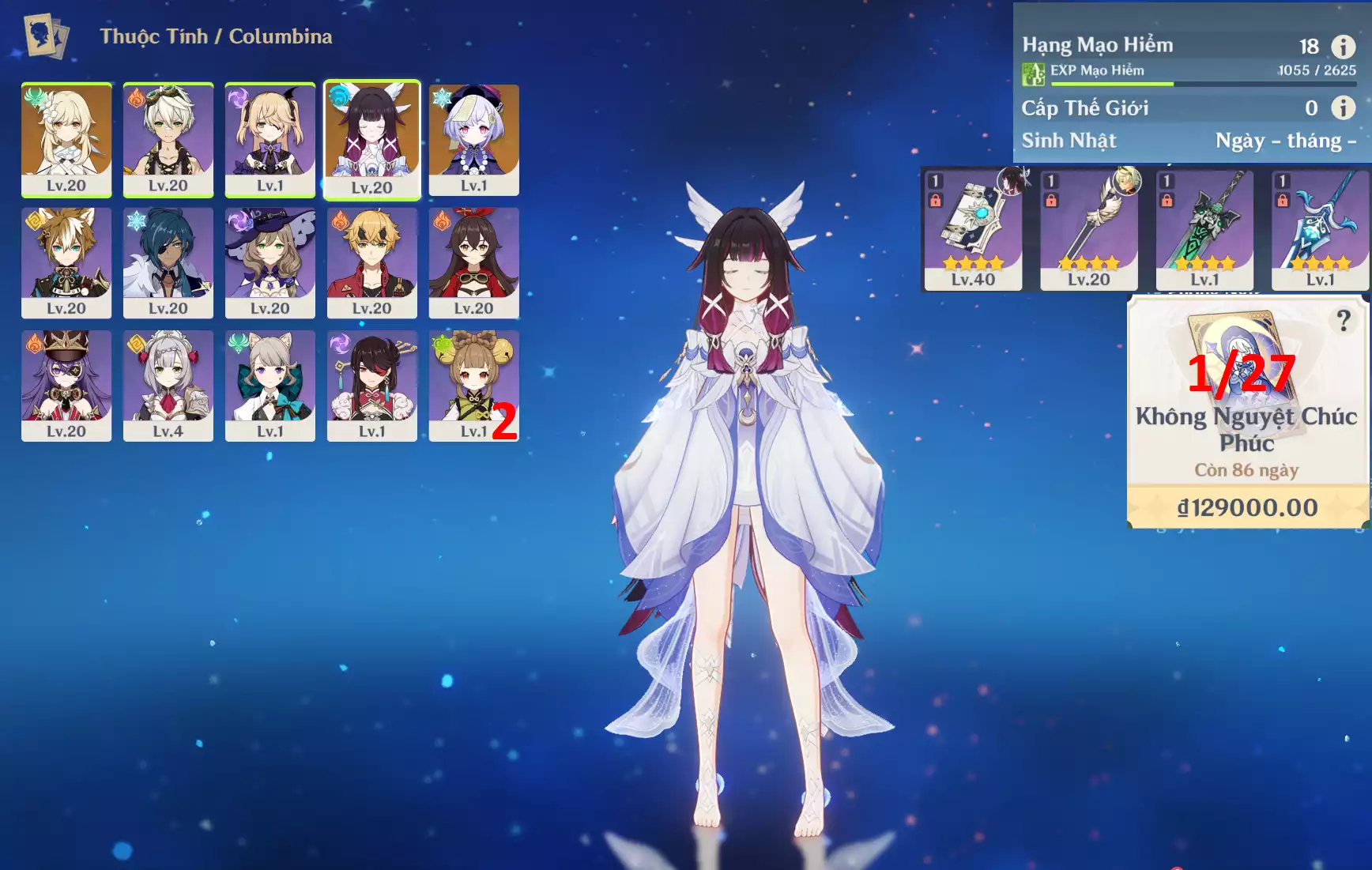Pick Lisa's witch hat portrait
The image size is (1372, 870).
(x=270, y=262)
